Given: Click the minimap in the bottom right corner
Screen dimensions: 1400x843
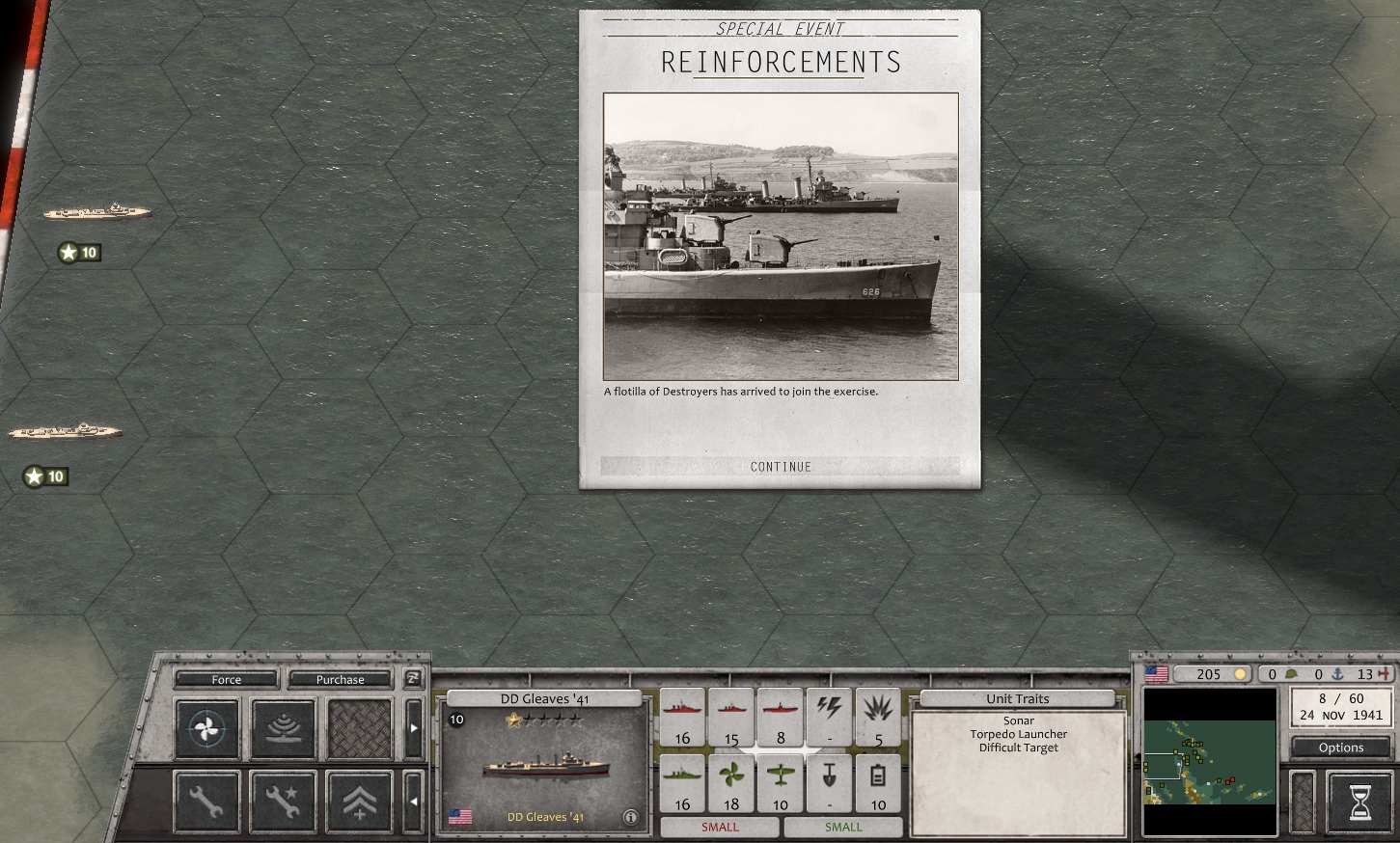Looking at the screenshot, I should tap(1209, 762).
